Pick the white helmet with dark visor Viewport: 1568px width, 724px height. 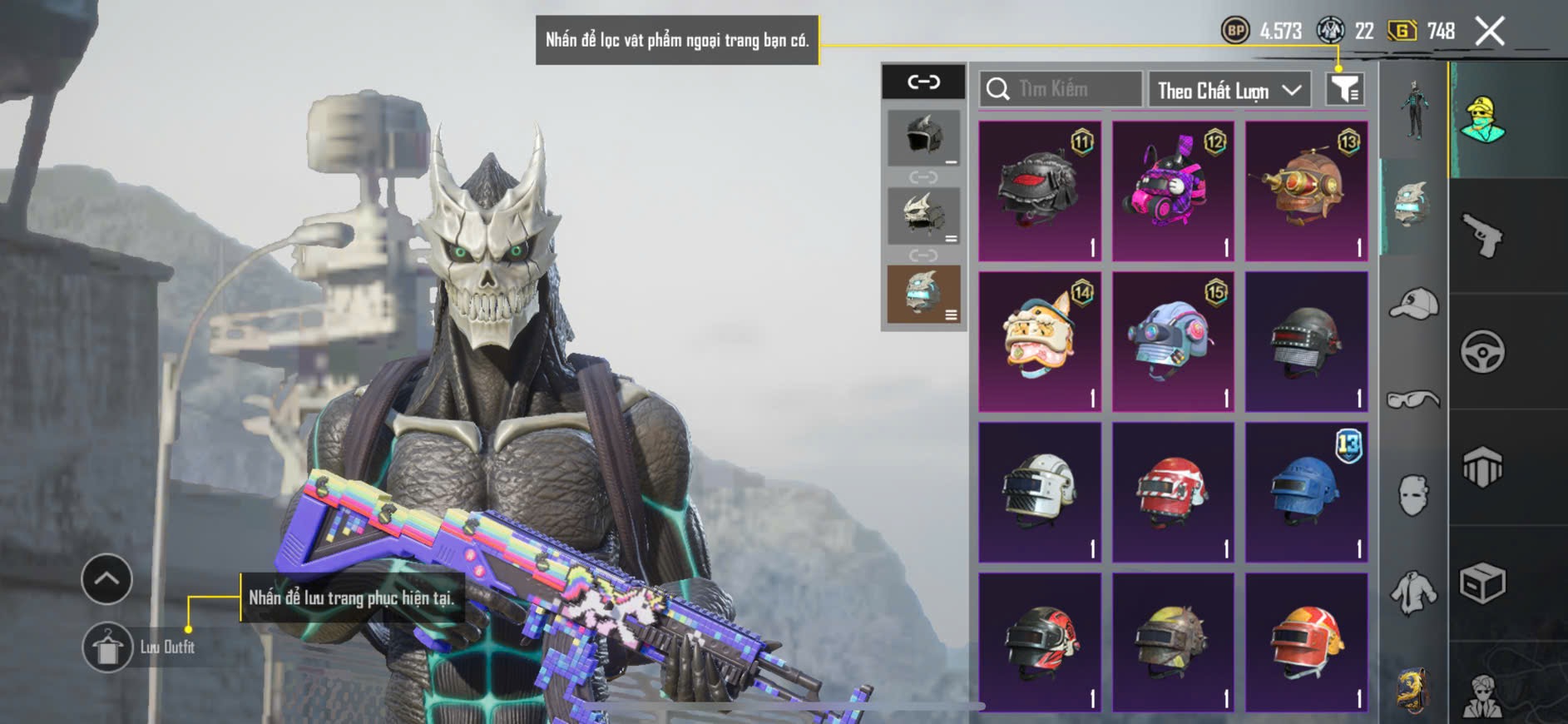(1040, 492)
